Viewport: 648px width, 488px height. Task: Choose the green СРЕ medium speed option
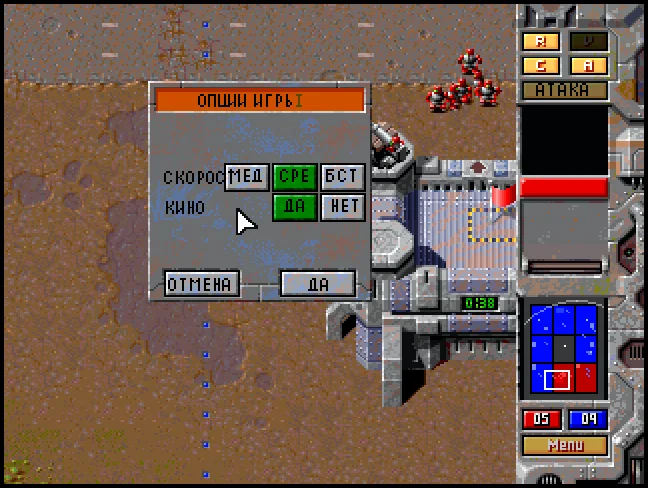(295, 177)
